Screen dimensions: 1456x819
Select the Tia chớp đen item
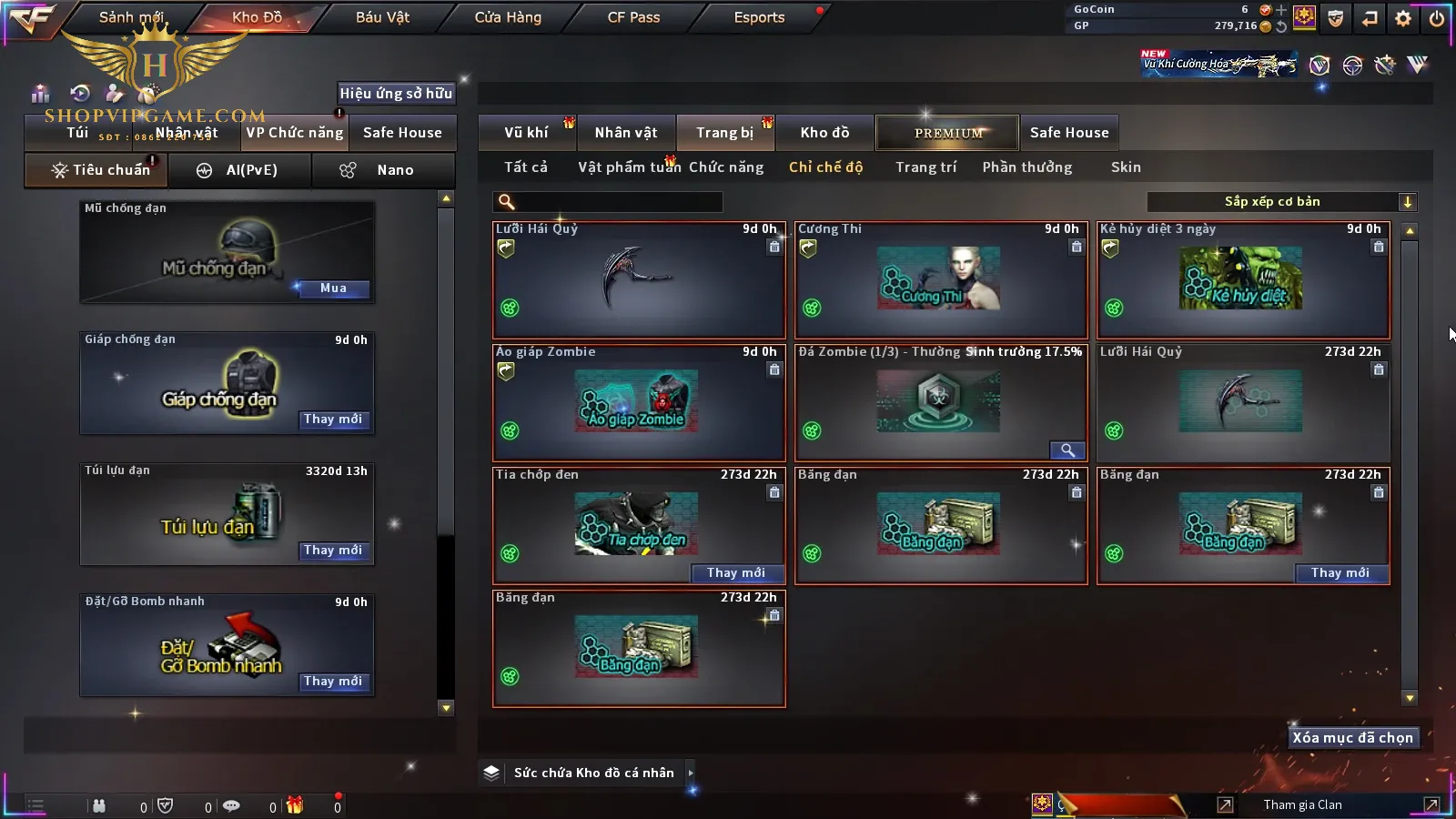point(637,523)
